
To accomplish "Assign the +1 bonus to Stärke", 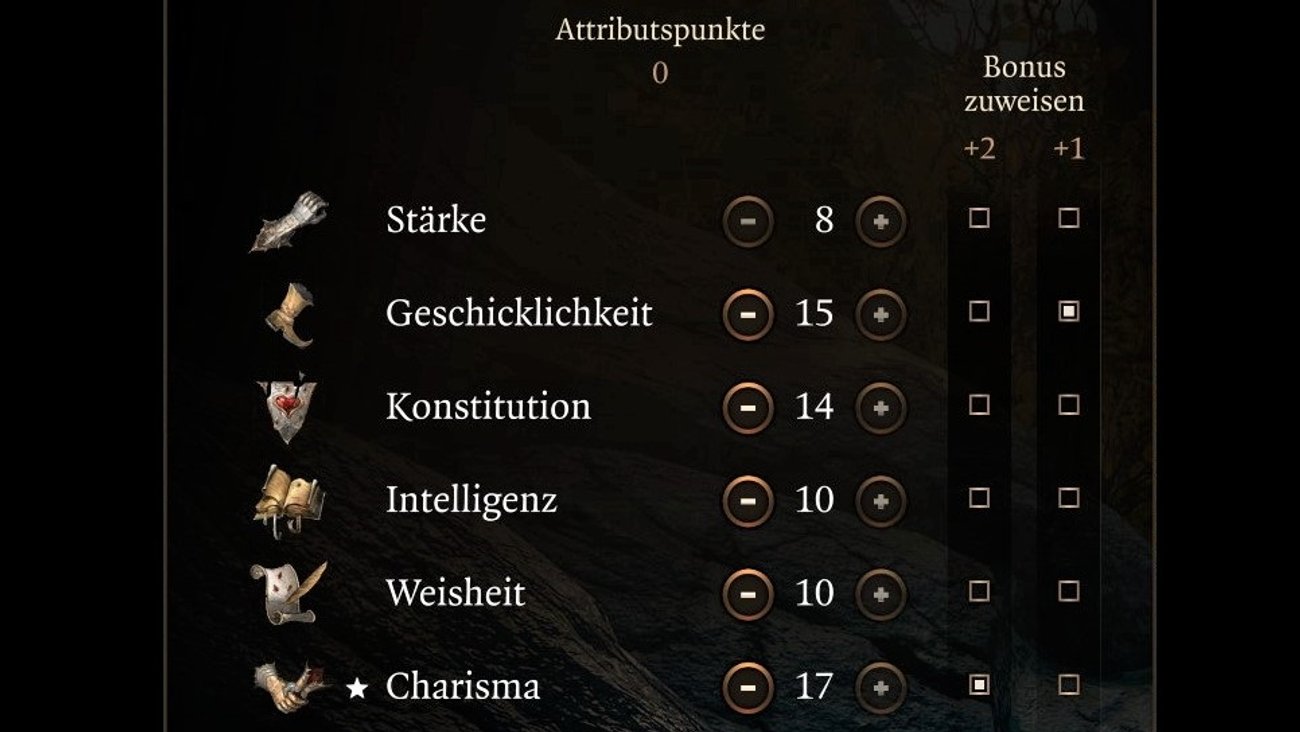I will click(x=1068, y=219).
